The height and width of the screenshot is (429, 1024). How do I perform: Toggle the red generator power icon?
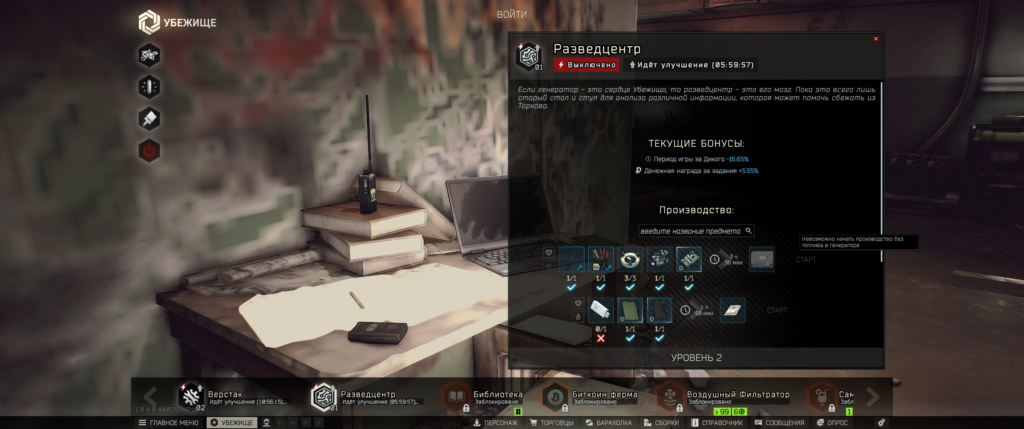[149, 151]
